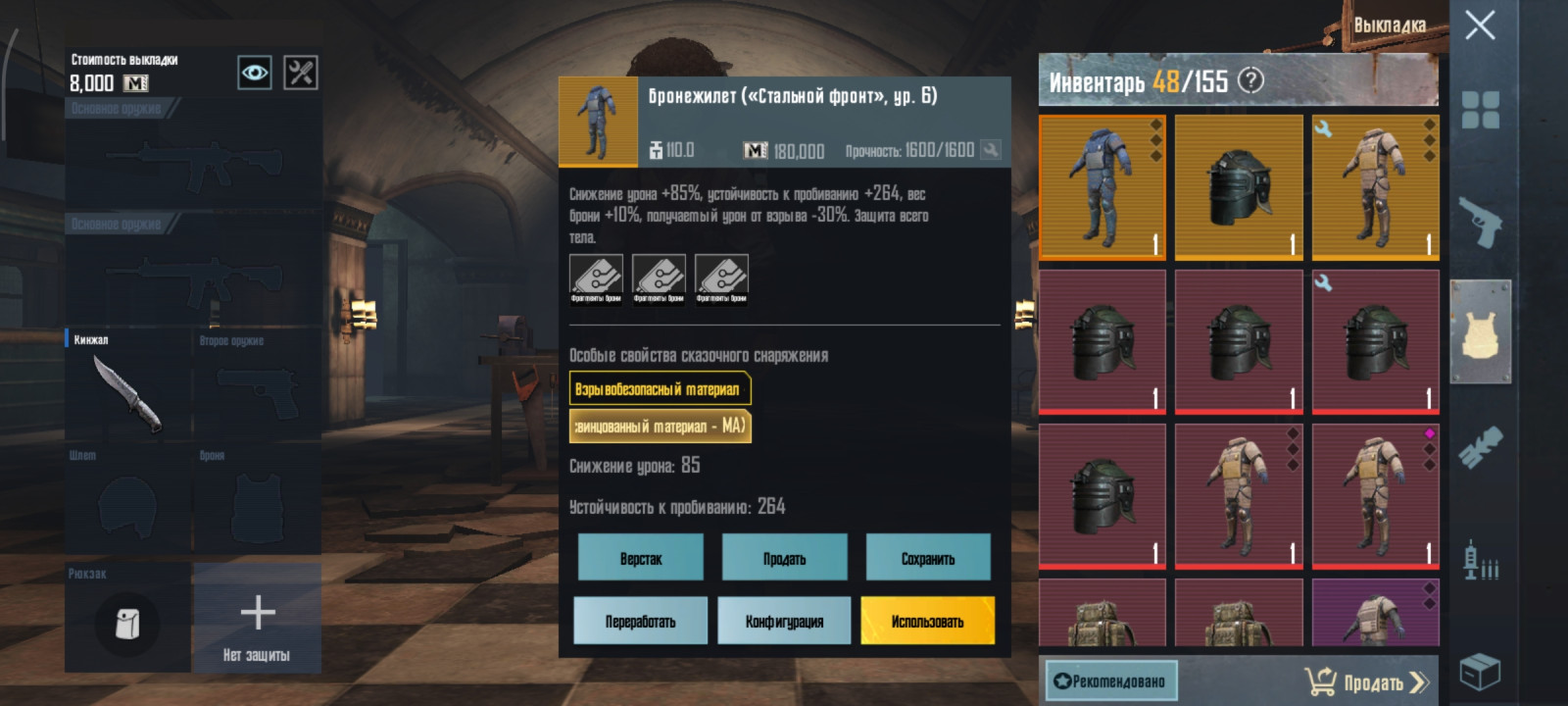Switch to the pistol weapons tab

click(1480, 223)
